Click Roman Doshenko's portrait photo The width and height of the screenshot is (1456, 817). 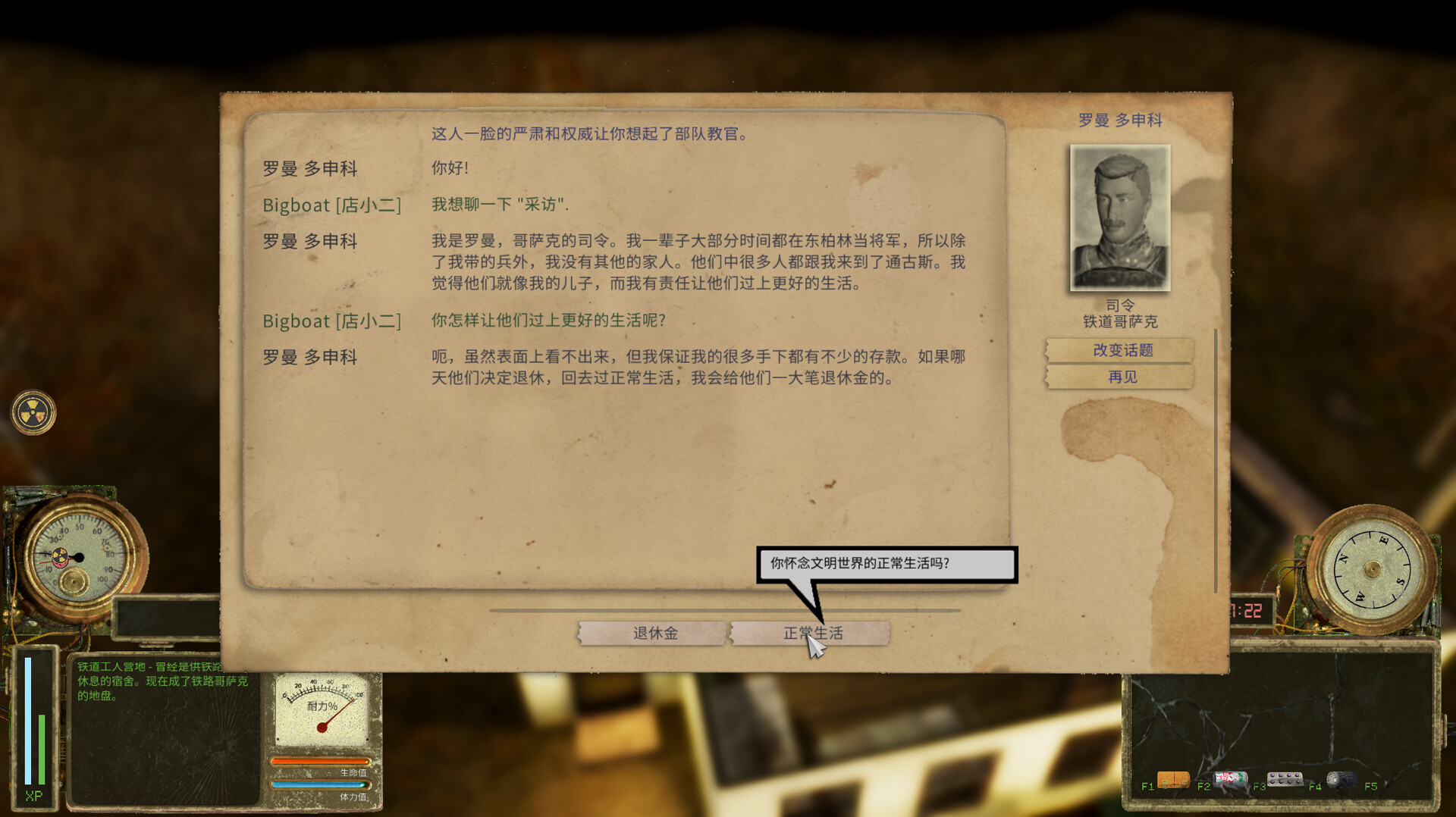(1119, 218)
